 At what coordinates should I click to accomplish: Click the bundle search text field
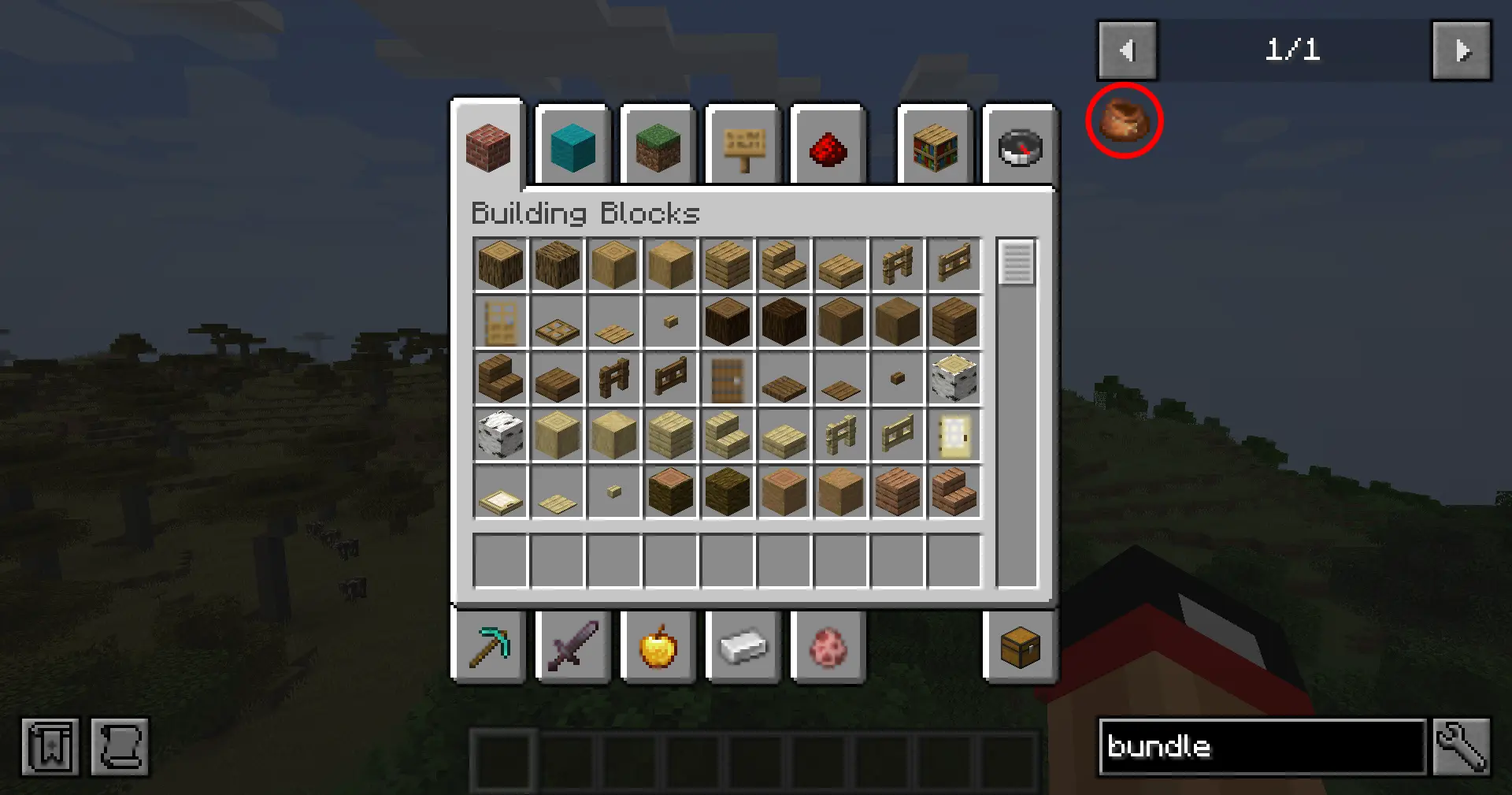1260,747
